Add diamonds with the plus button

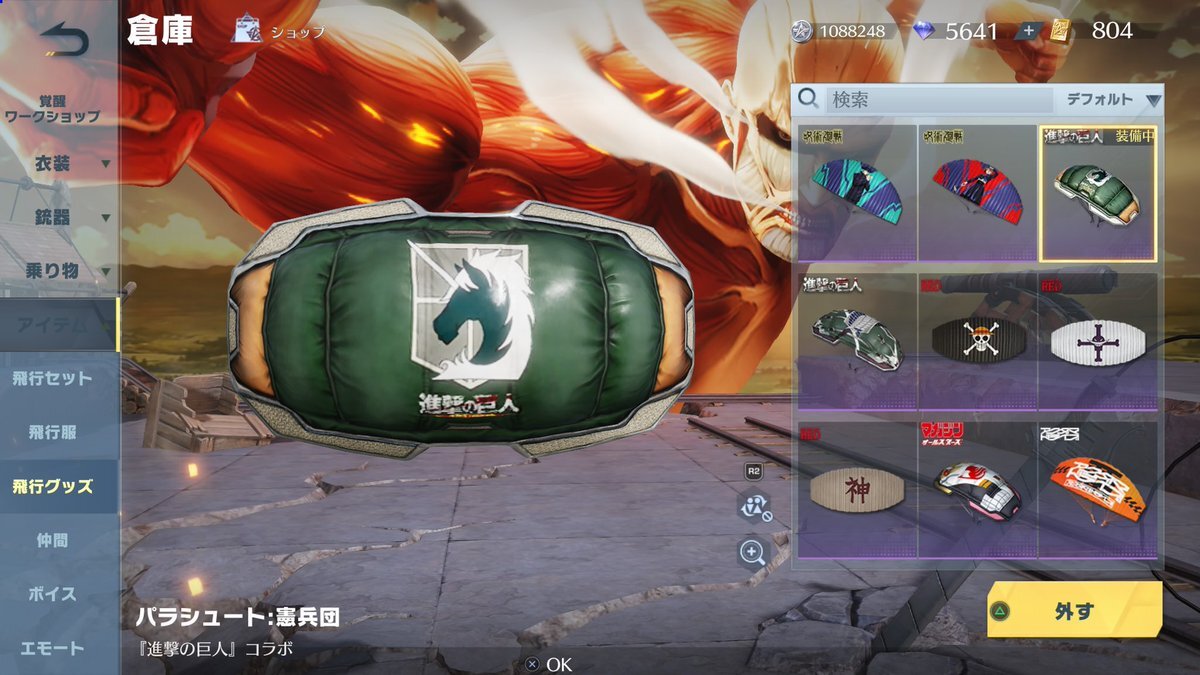pos(1029,31)
